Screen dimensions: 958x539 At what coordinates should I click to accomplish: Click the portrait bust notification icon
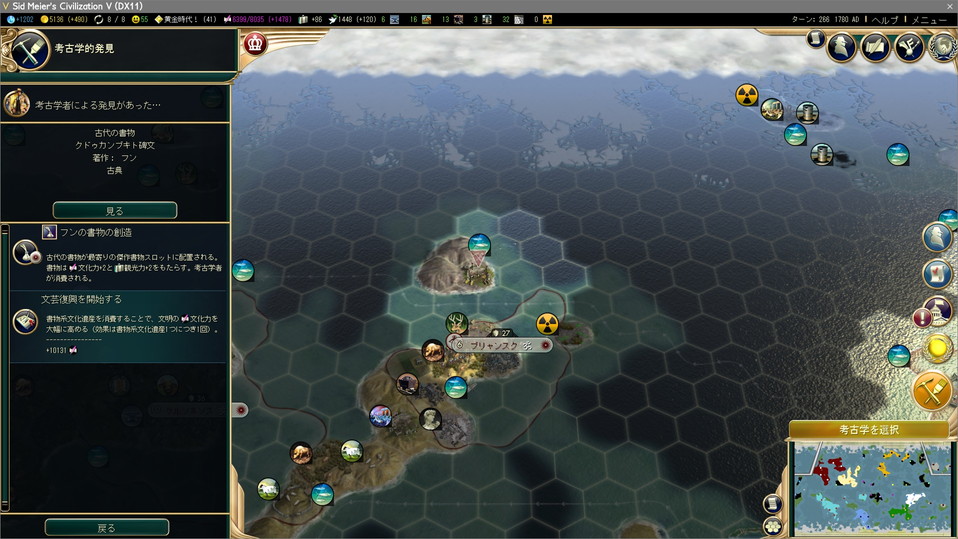coord(938,235)
